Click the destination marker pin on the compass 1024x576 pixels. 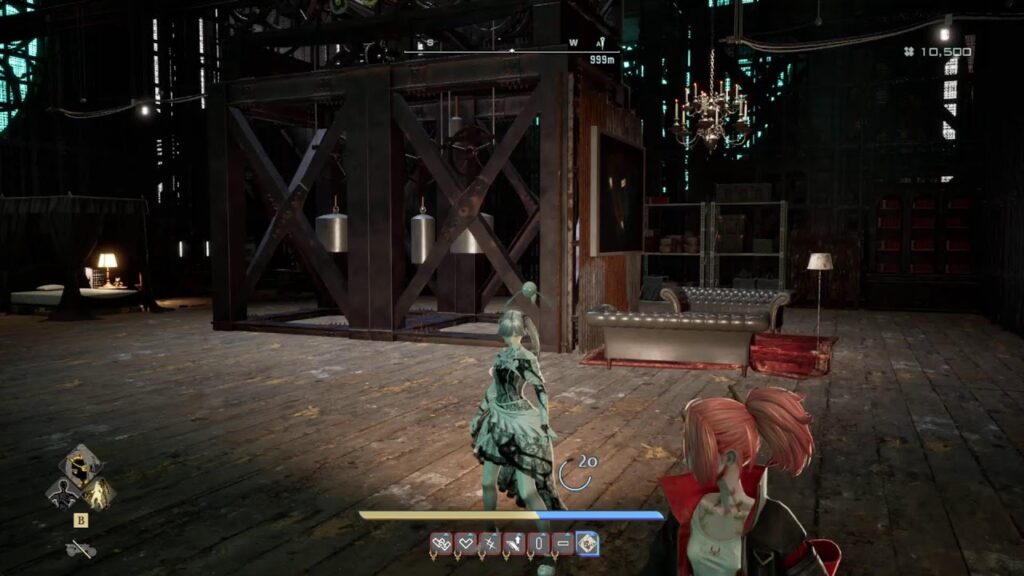tap(601, 43)
